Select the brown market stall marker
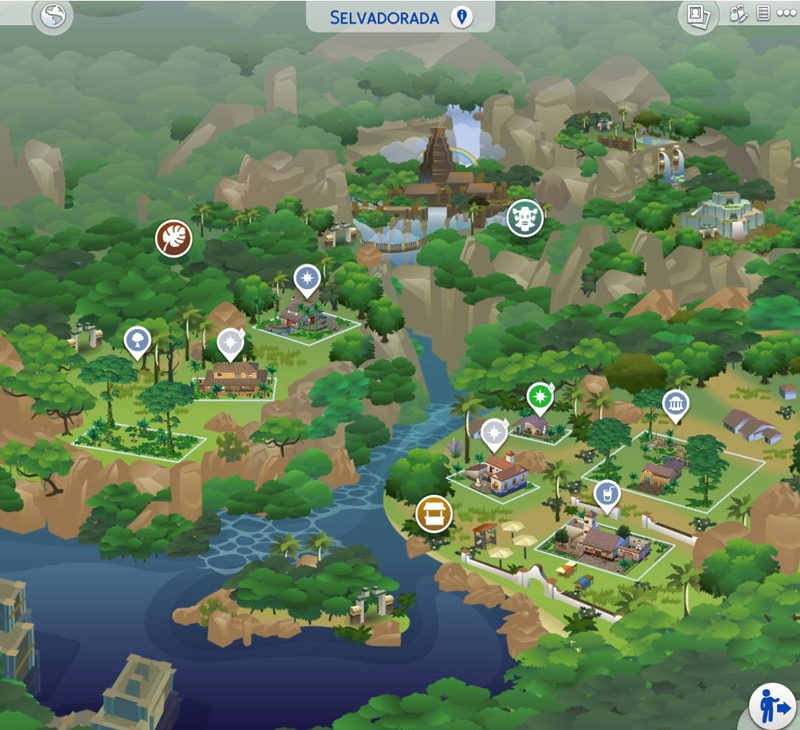 (x=434, y=514)
